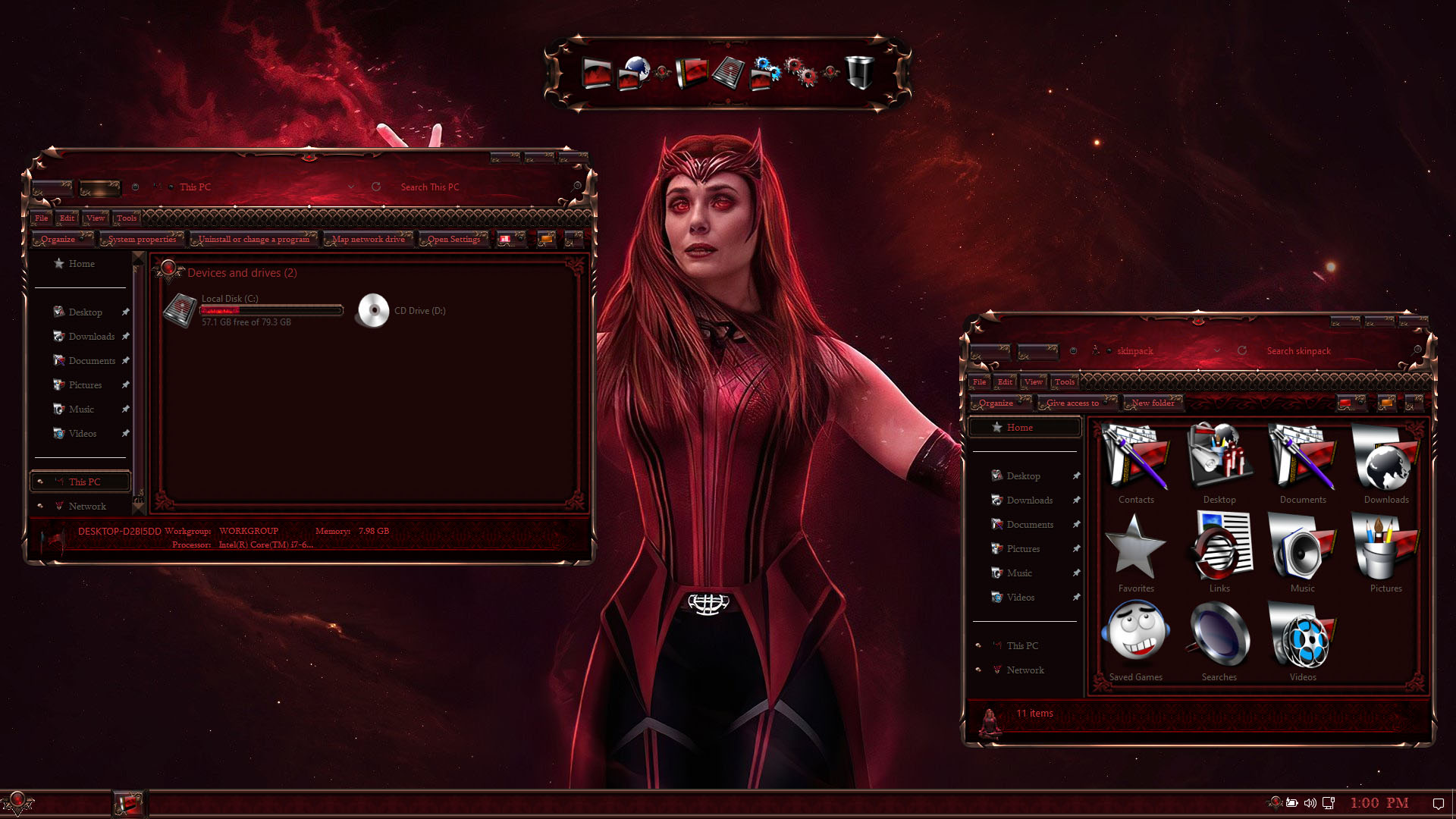1456x819 pixels.
Task: Create a New folder in skinpack window
Action: pos(1153,403)
